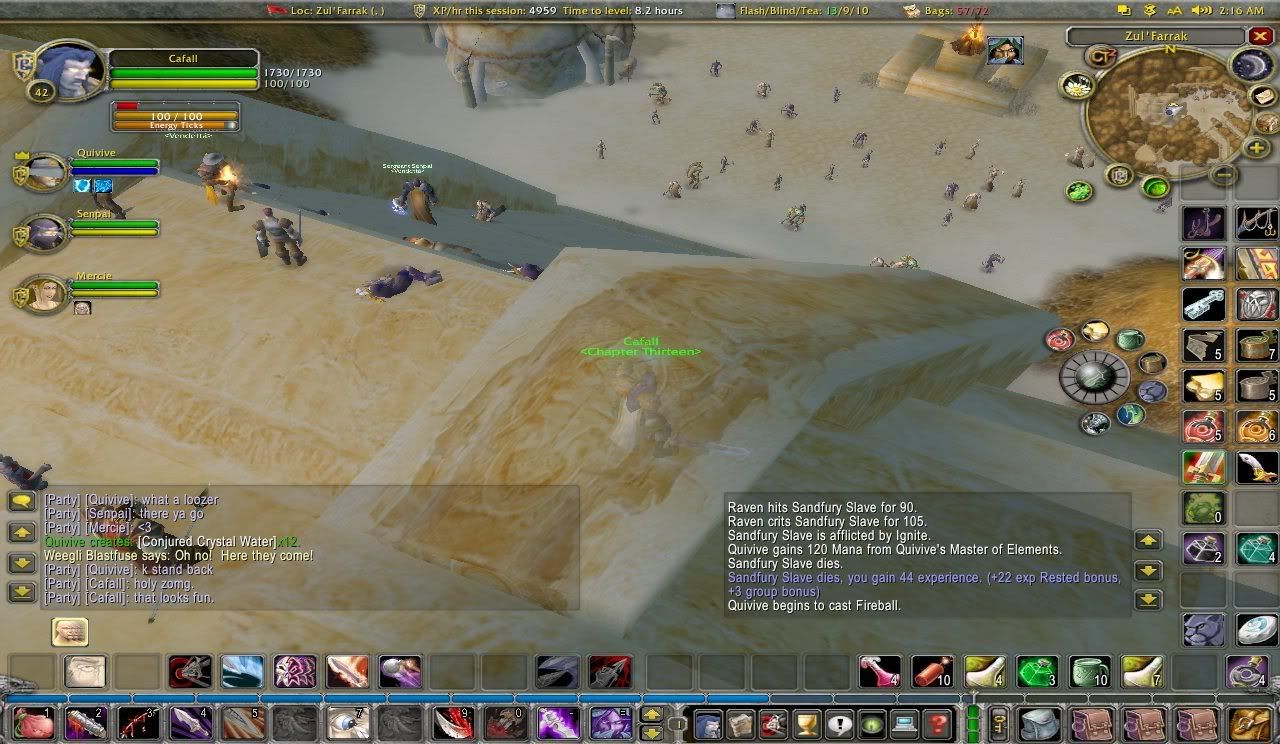Open the chat menu speech bubble button
This screenshot has width=1280, height=744.
[x=22, y=502]
